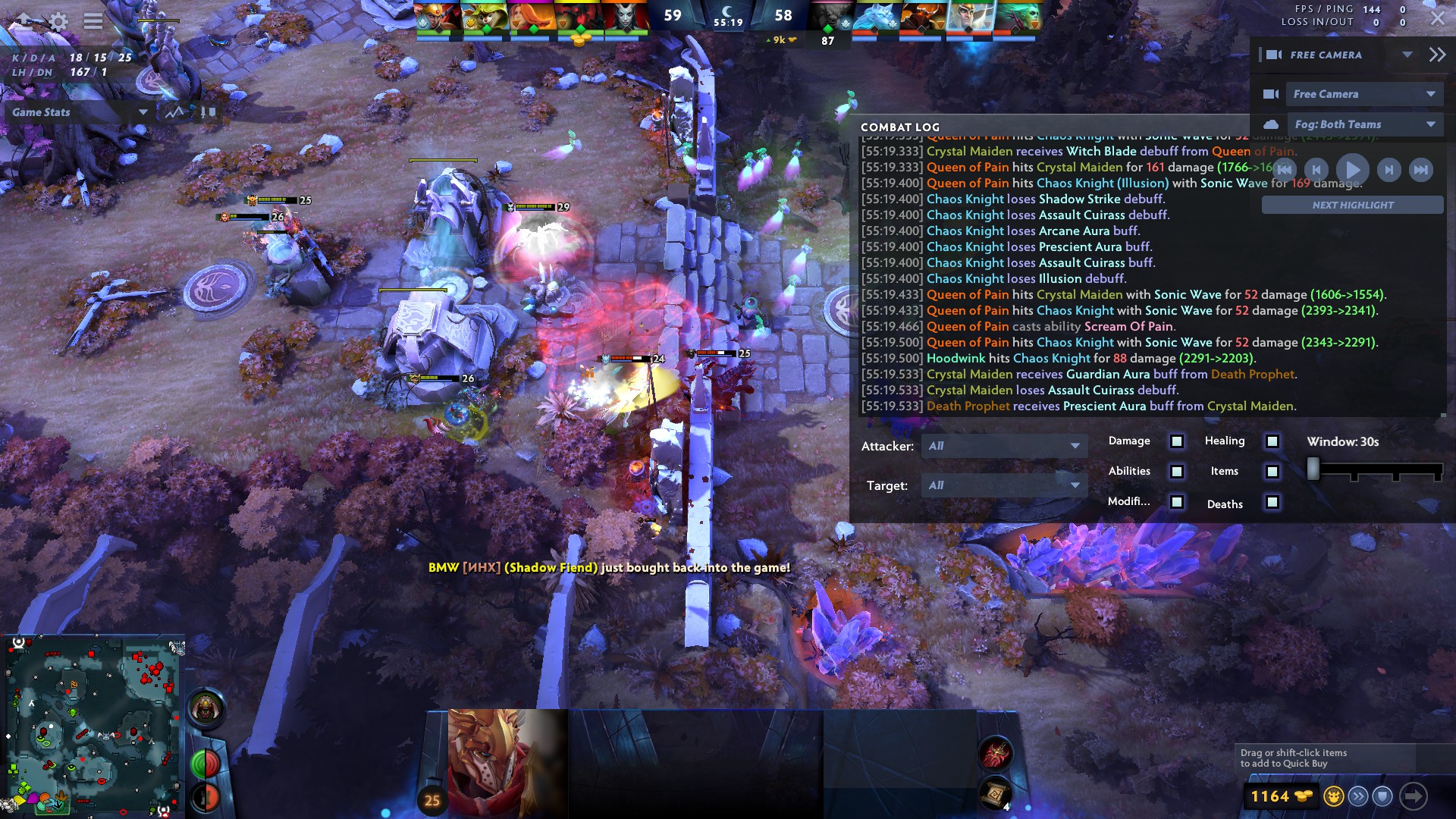The image size is (1456, 819).
Task: Open the replay settings gear icon
Action: pyautogui.click(x=58, y=21)
